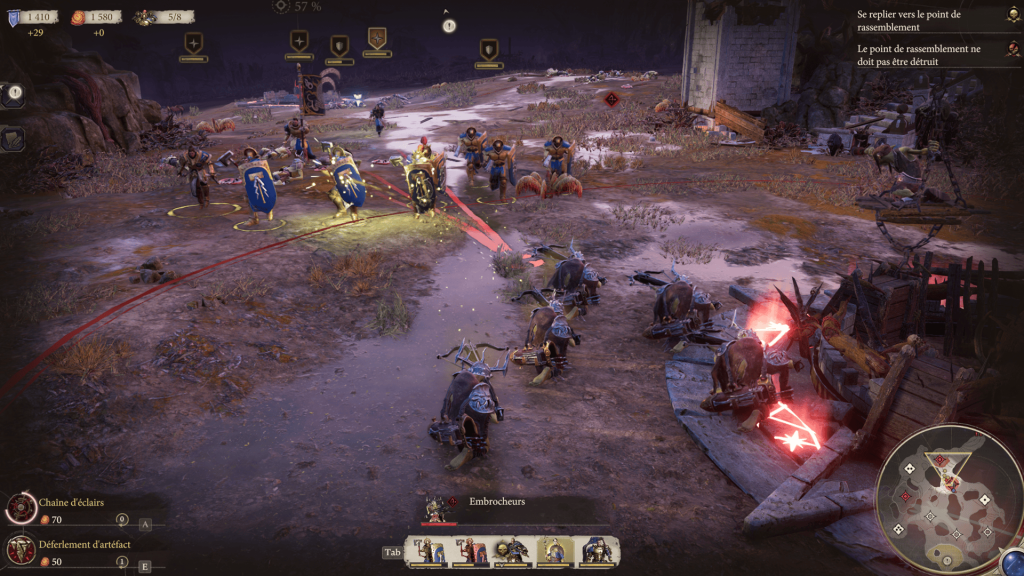Click the exclamation alert on the left edge
Screen dimensions: 1024x576
14,94
